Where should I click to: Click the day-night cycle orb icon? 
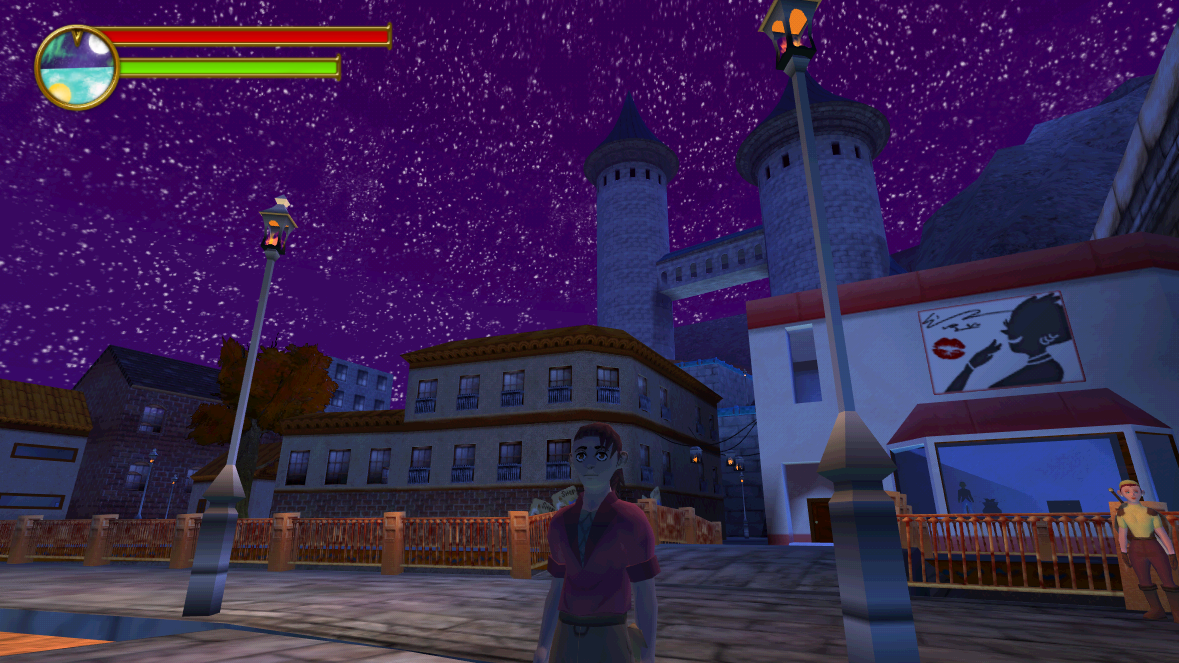point(77,67)
